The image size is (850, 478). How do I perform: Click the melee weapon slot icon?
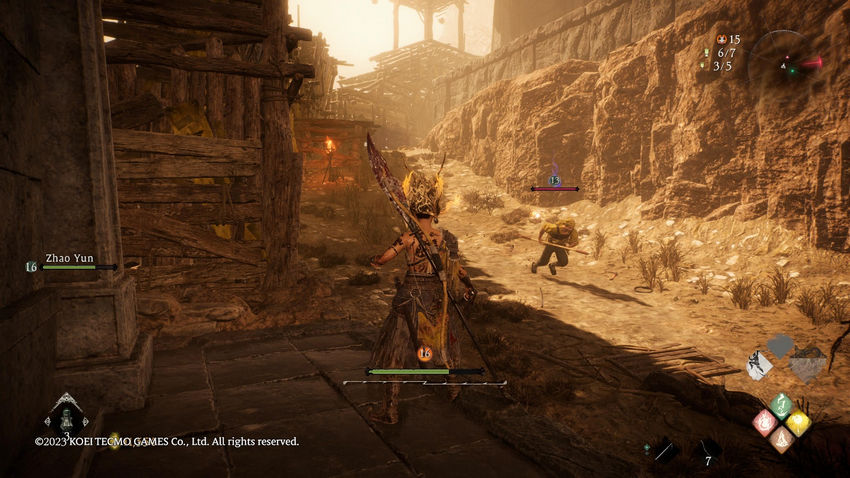tap(663, 452)
